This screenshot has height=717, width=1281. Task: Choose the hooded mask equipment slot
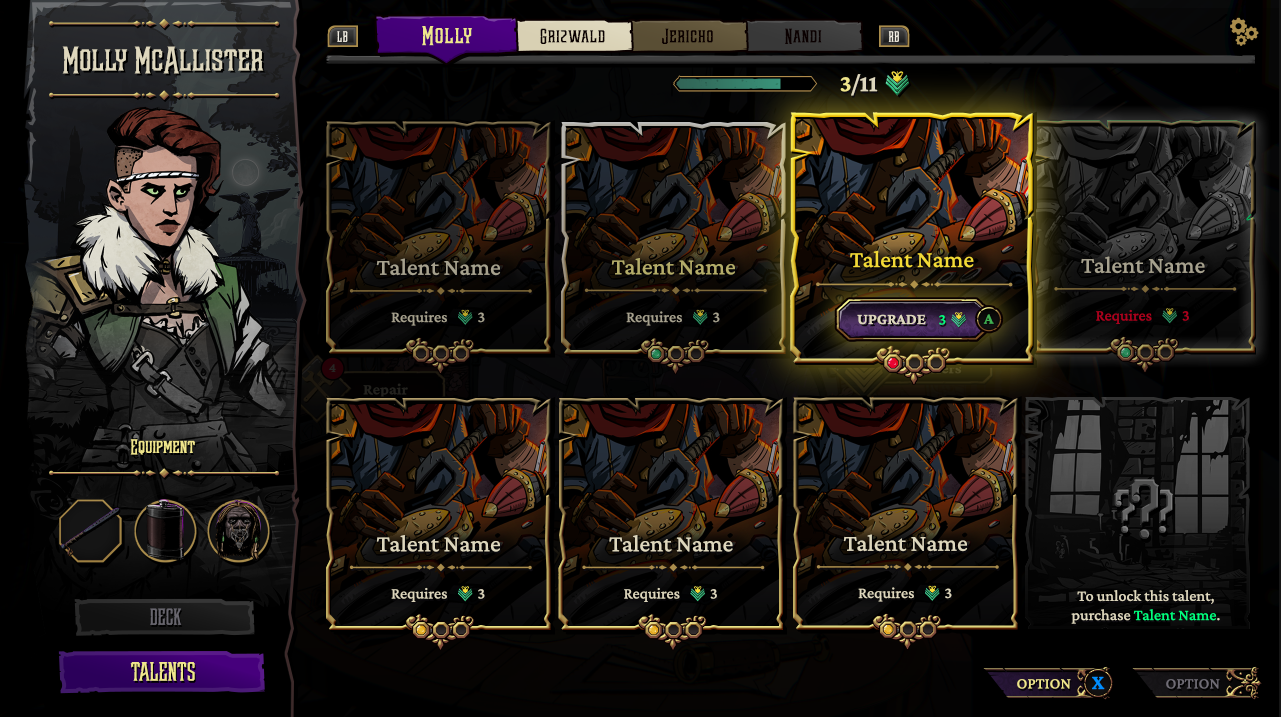pyautogui.click(x=239, y=531)
